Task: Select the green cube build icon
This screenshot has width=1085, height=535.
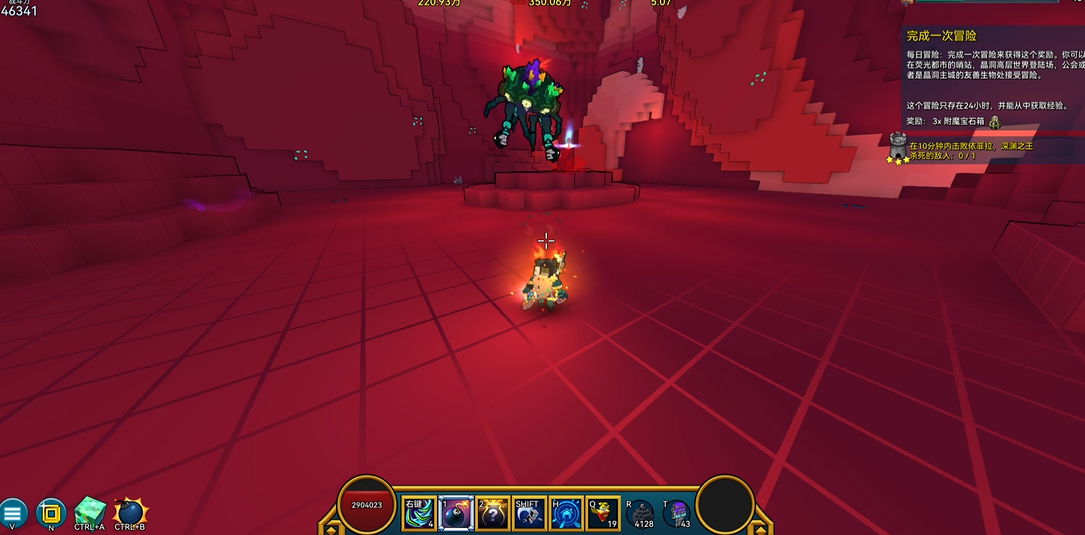Action: coord(90,512)
